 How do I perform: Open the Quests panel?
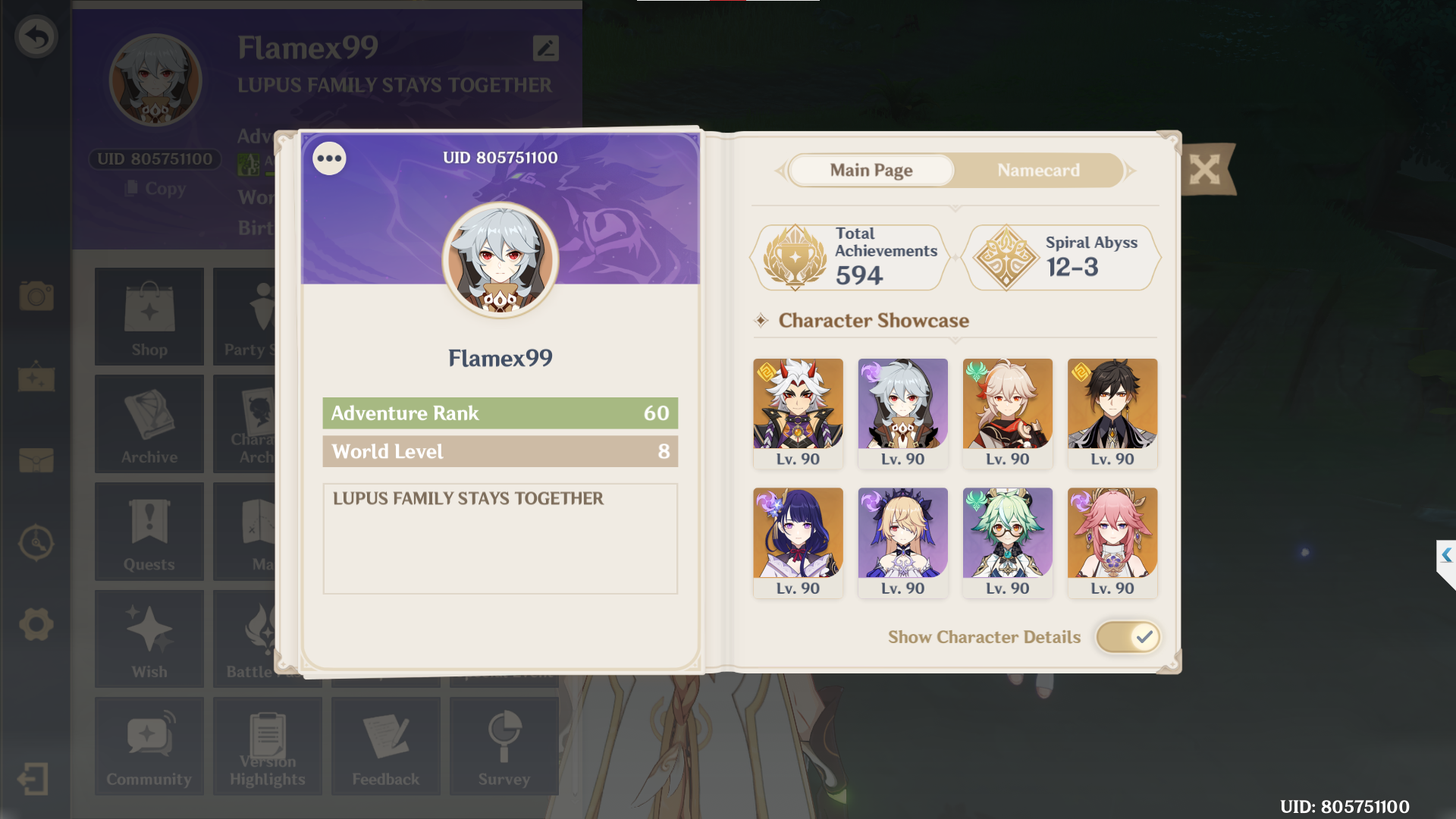(x=149, y=531)
